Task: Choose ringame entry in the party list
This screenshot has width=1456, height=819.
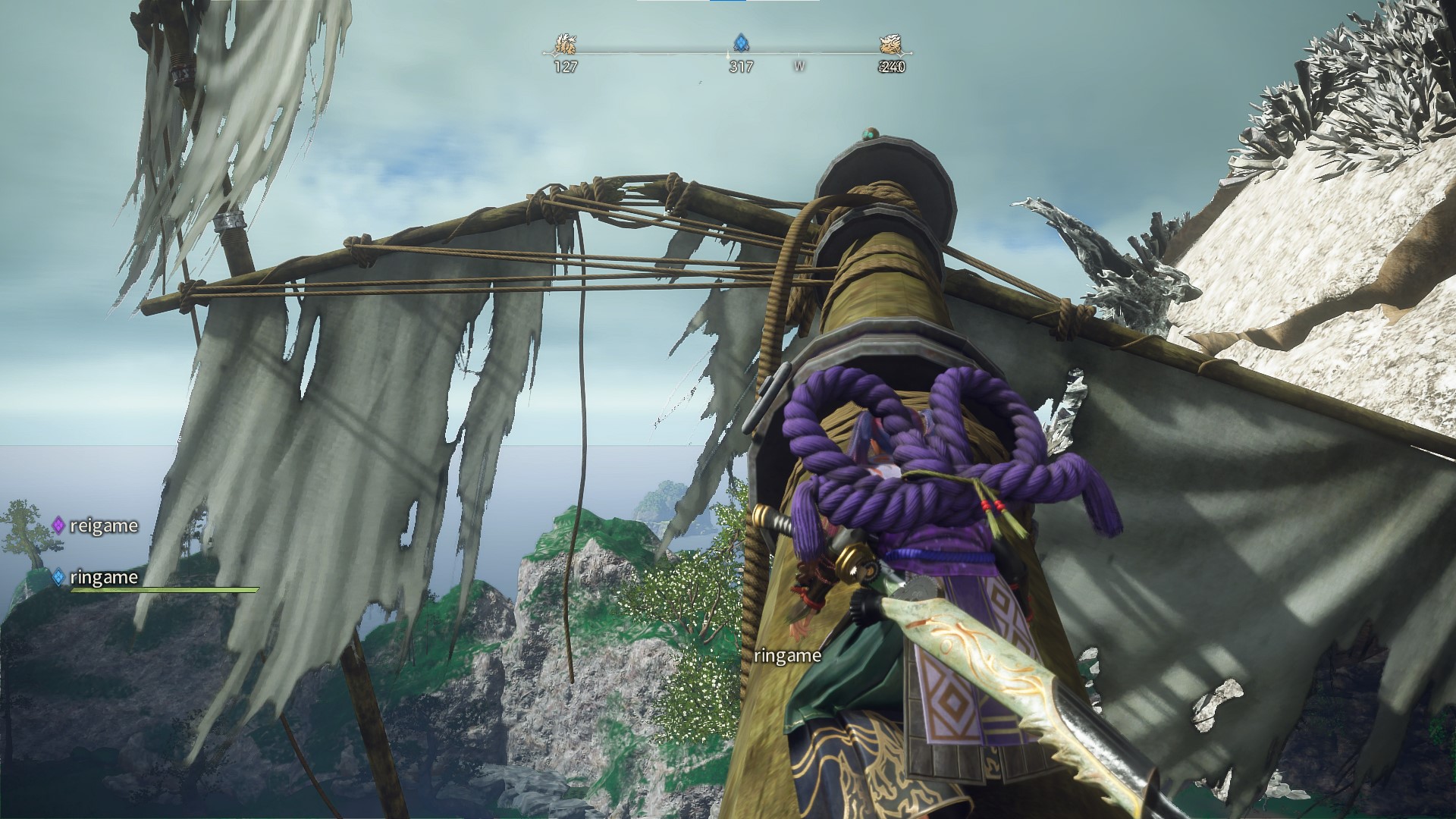Action: (102, 577)
